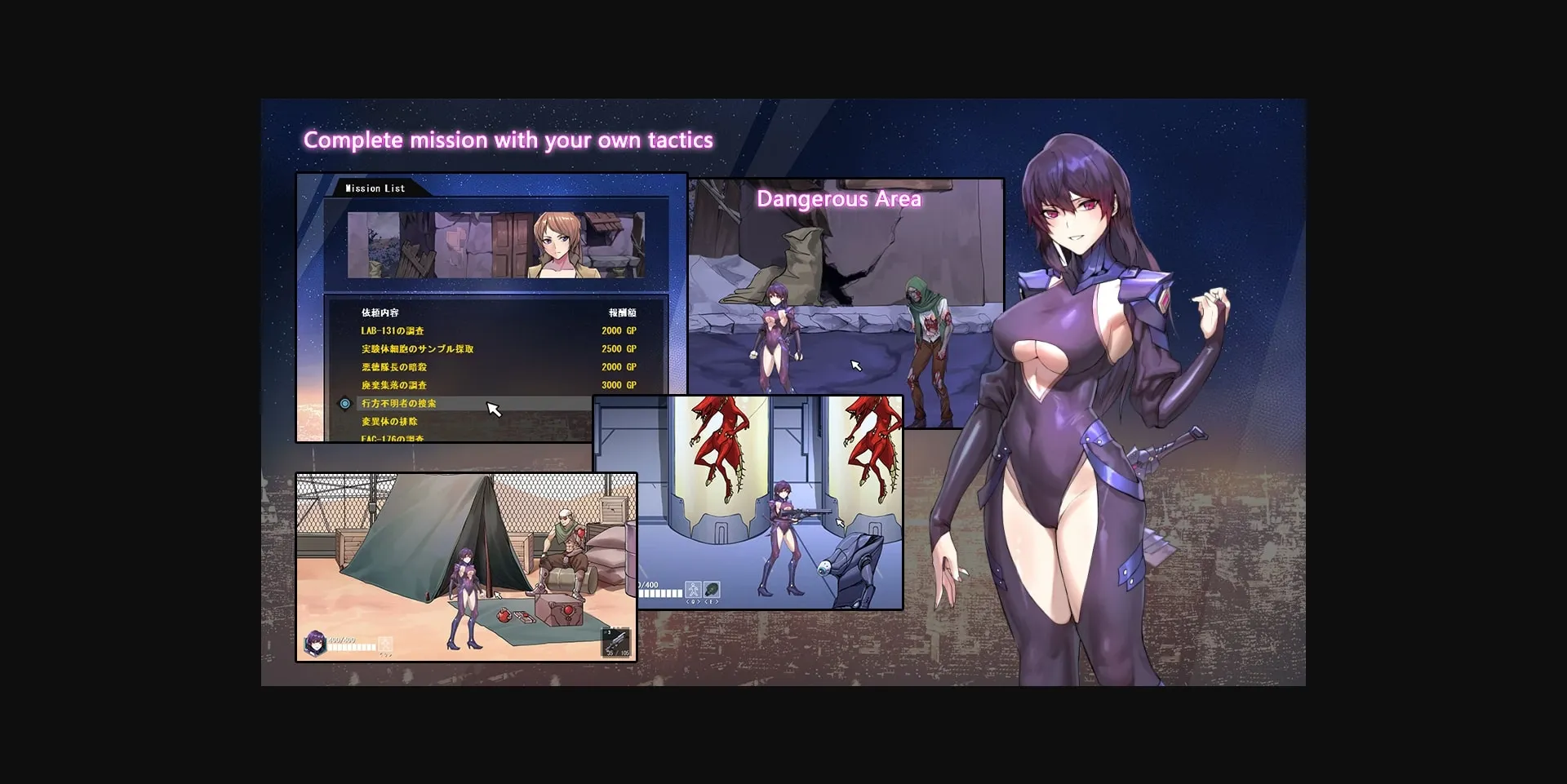
Task: Accept the 悪徳隊長の暗殺 mission for 2000 GP
Action: point(395,366)
